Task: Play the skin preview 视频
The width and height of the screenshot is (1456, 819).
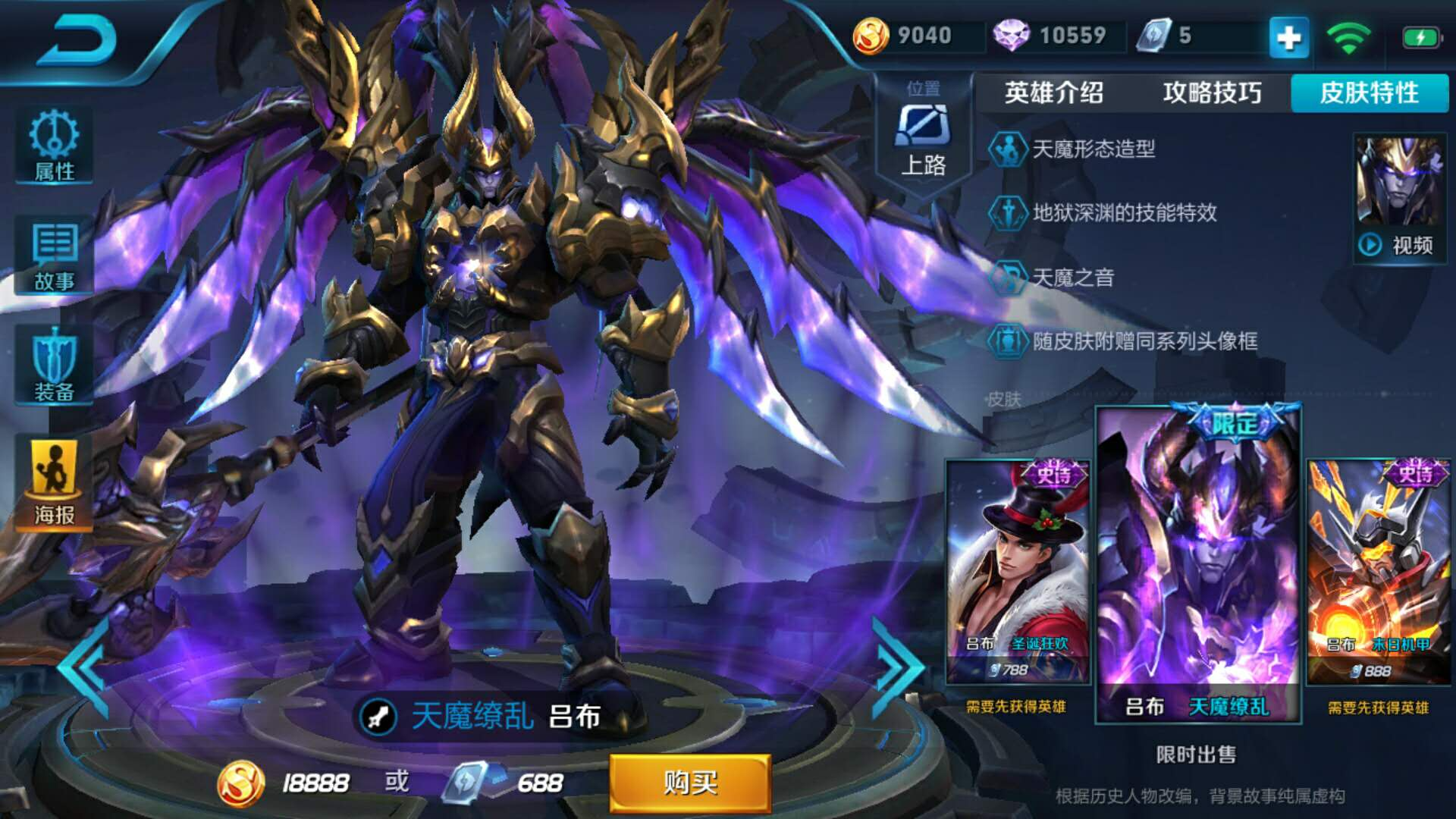Action: coord(1399,244)
